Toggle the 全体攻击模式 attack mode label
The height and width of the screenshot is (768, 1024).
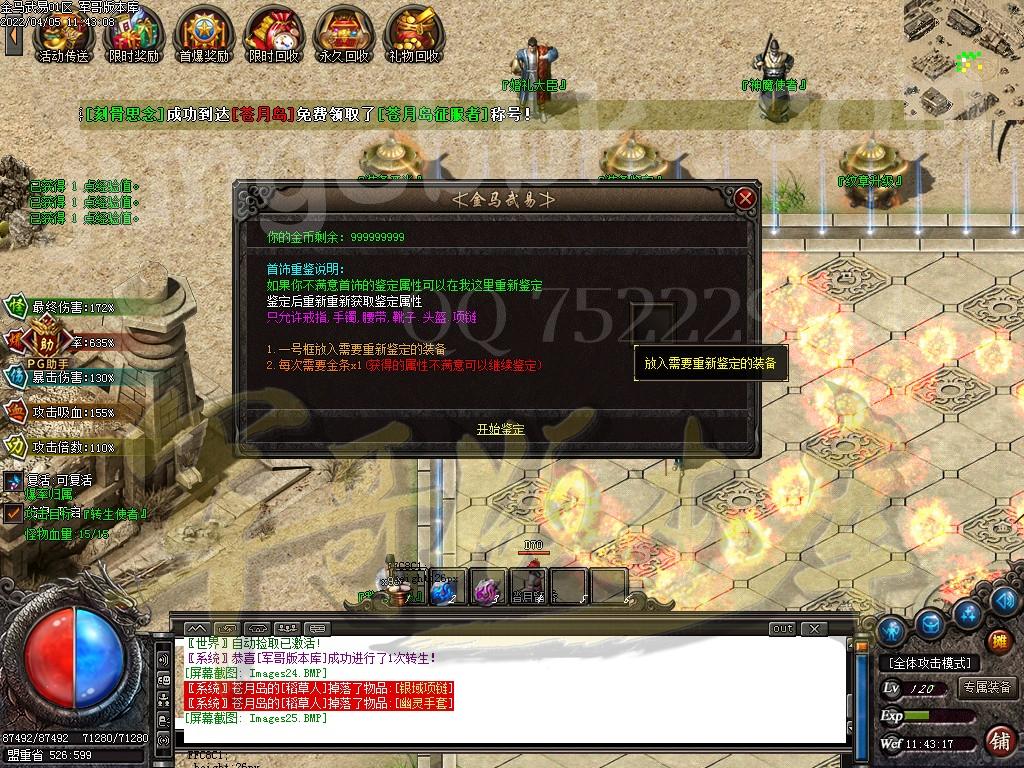pos(930,663)
